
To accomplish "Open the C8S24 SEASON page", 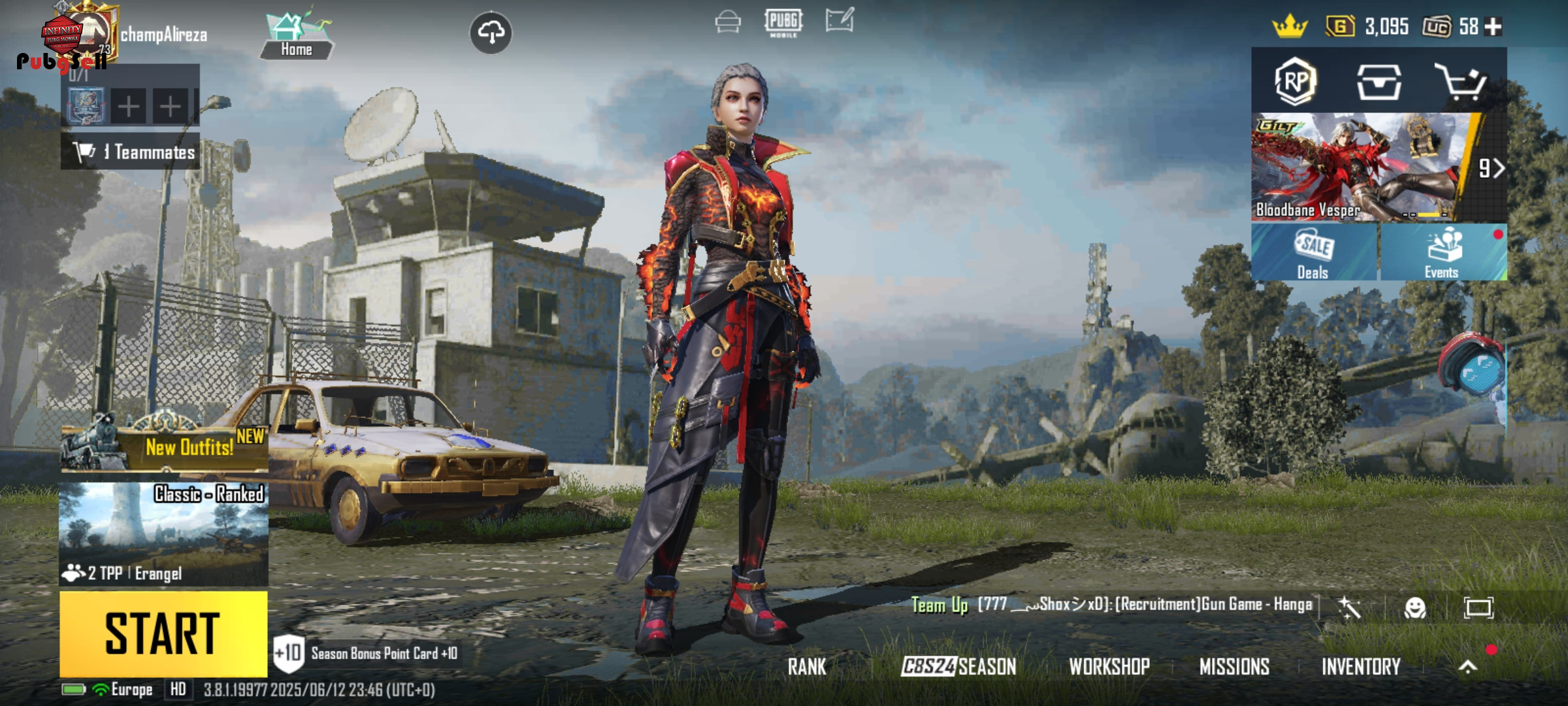I will click(958, 667).
